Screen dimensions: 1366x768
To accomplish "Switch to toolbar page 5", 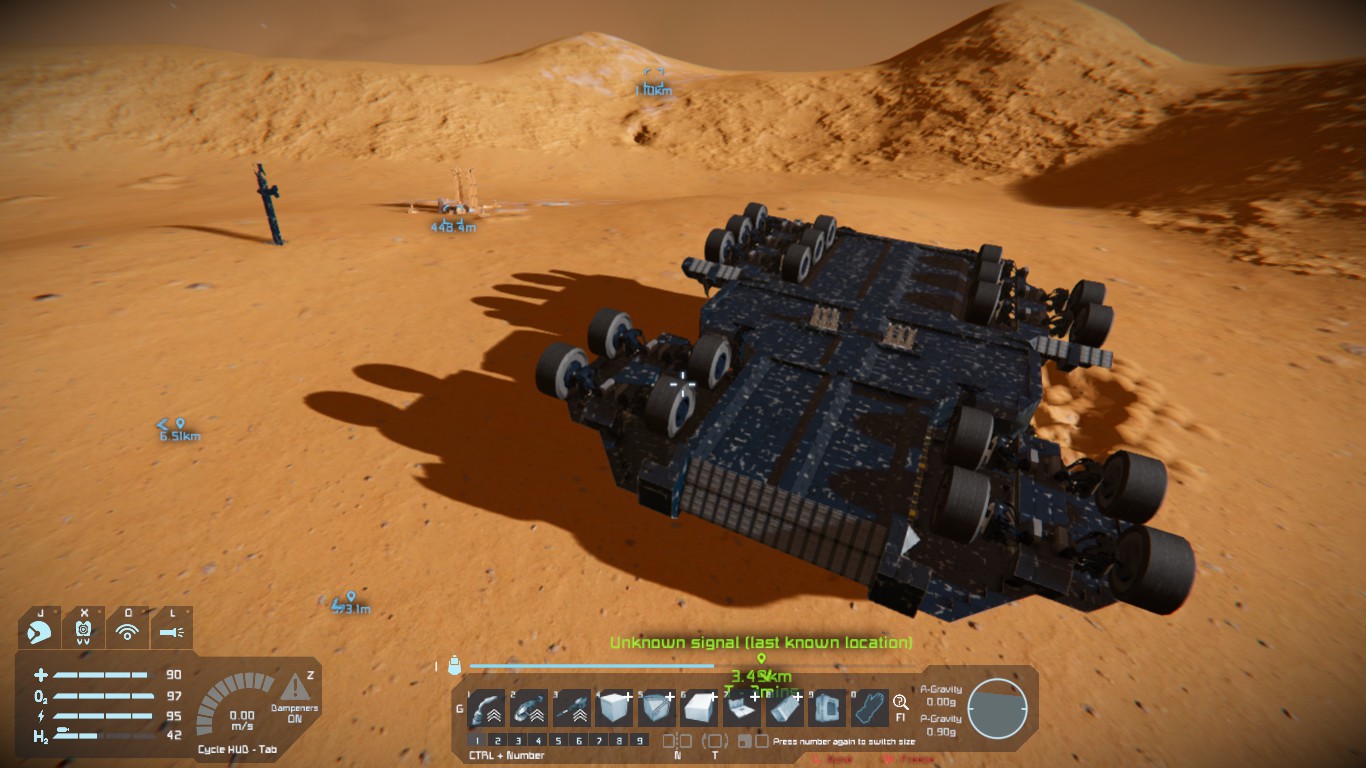I will click(558, 741).
